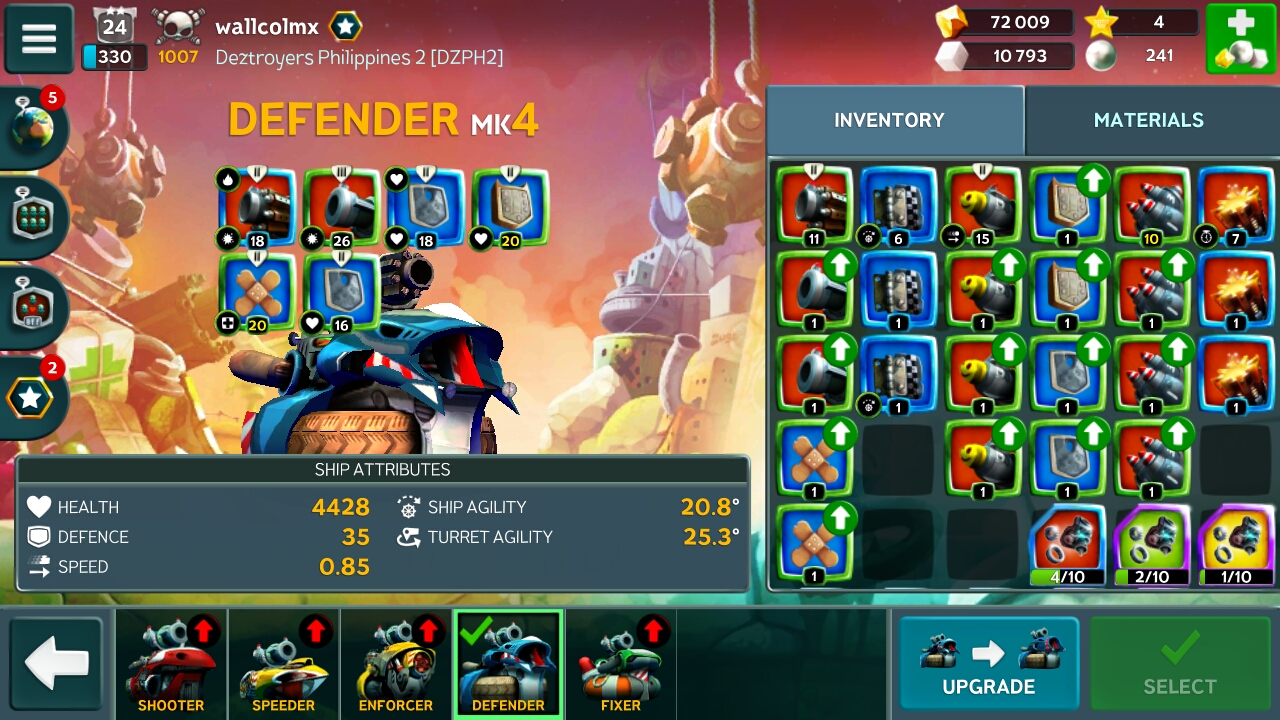Screen dimensions: 1280x720
Task: Select the purple crafting parts showing 2/10
Action: coord(1152,545)
